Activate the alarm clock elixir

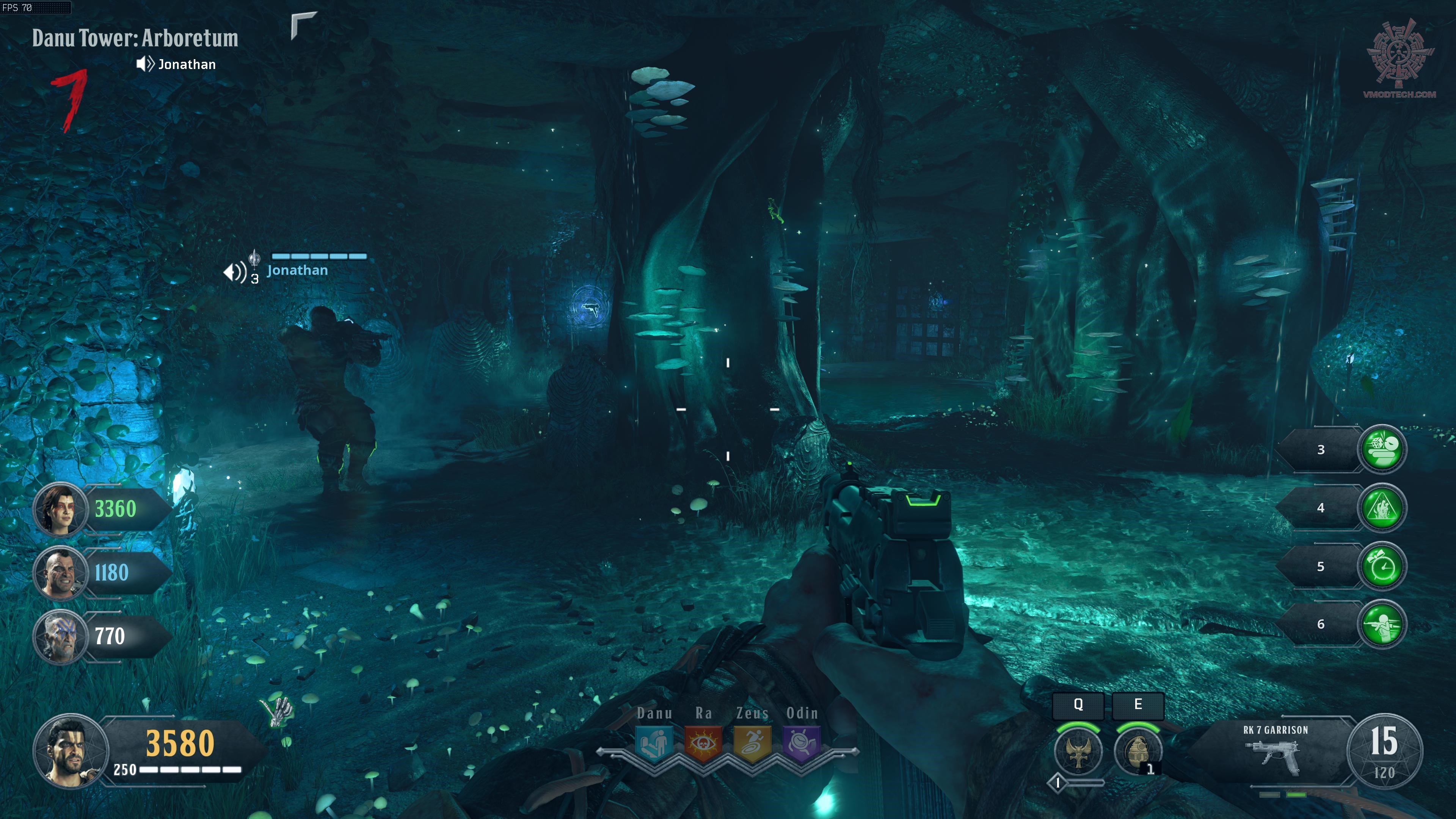tap(1381, 566)
